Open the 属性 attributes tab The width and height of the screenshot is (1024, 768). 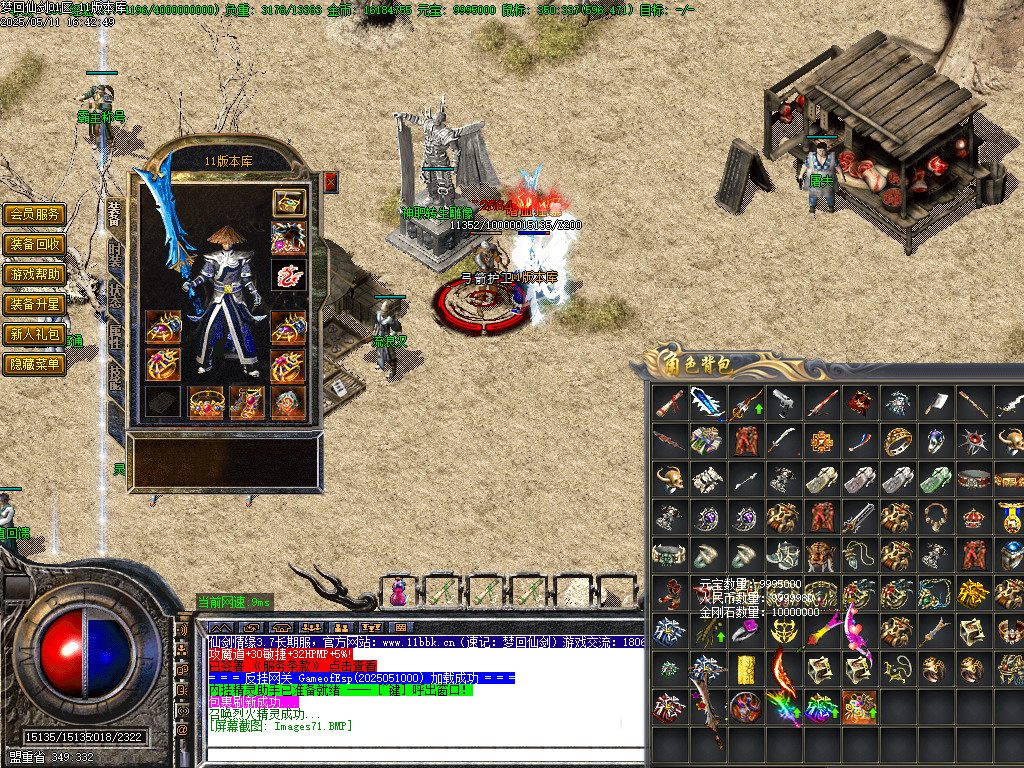114,337
